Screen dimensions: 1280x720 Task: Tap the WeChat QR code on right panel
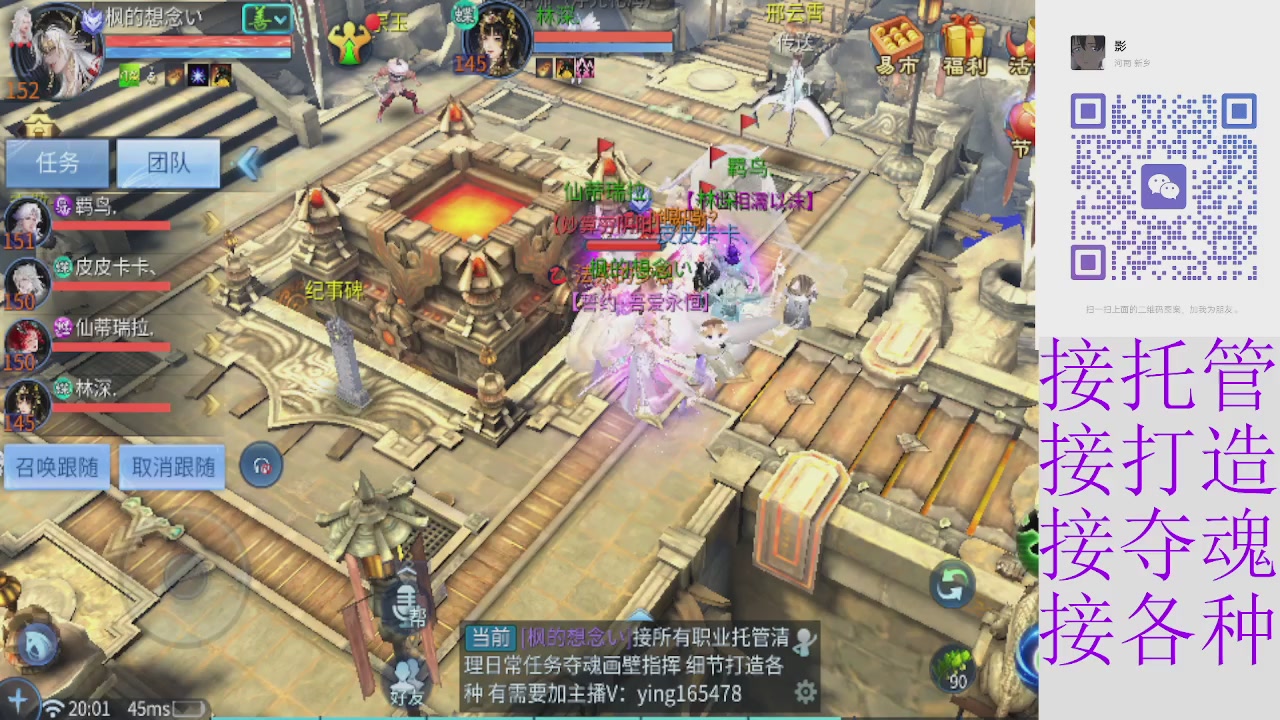click(1166, 186)
